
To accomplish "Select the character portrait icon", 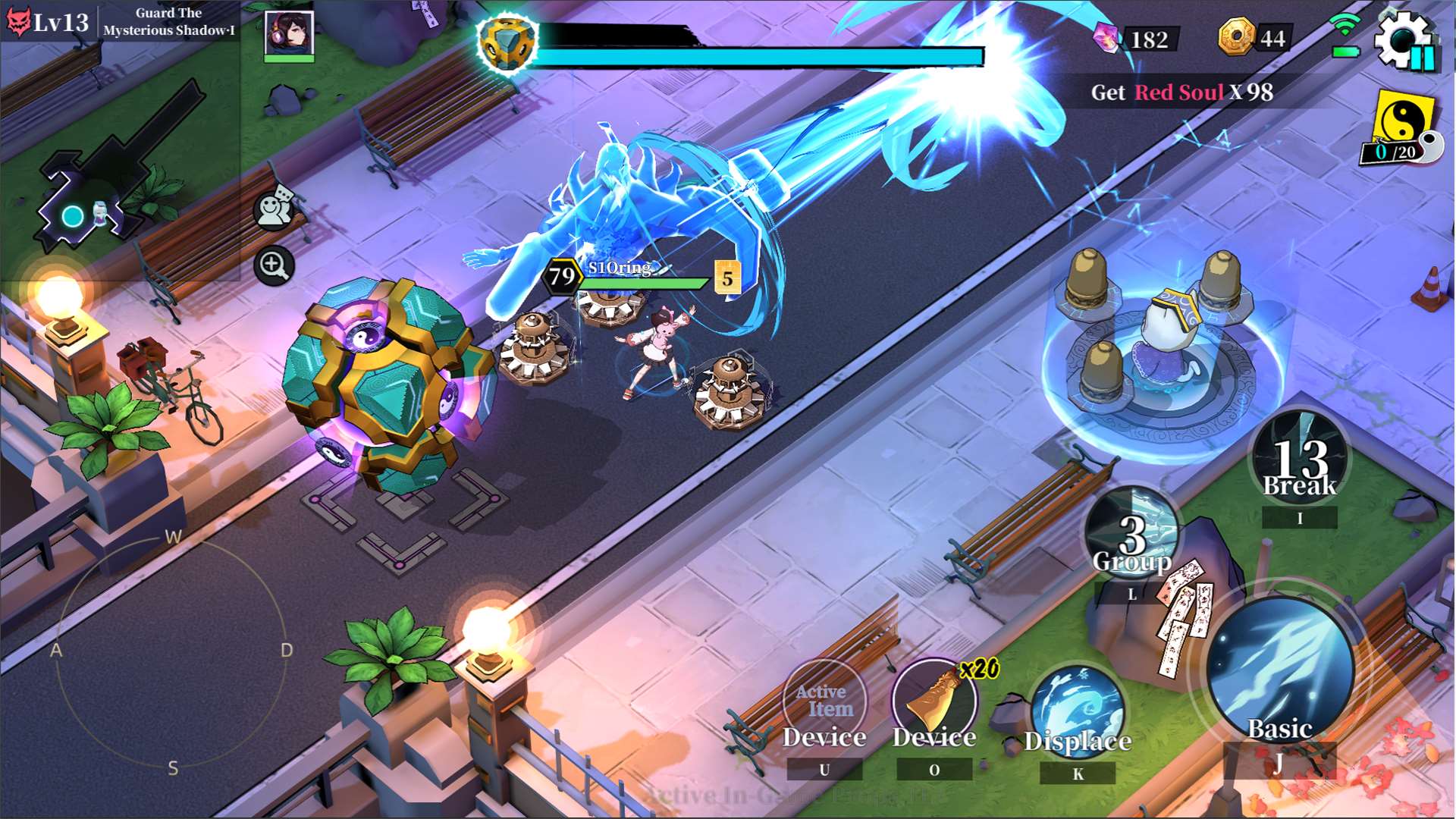I will [289, 34].
